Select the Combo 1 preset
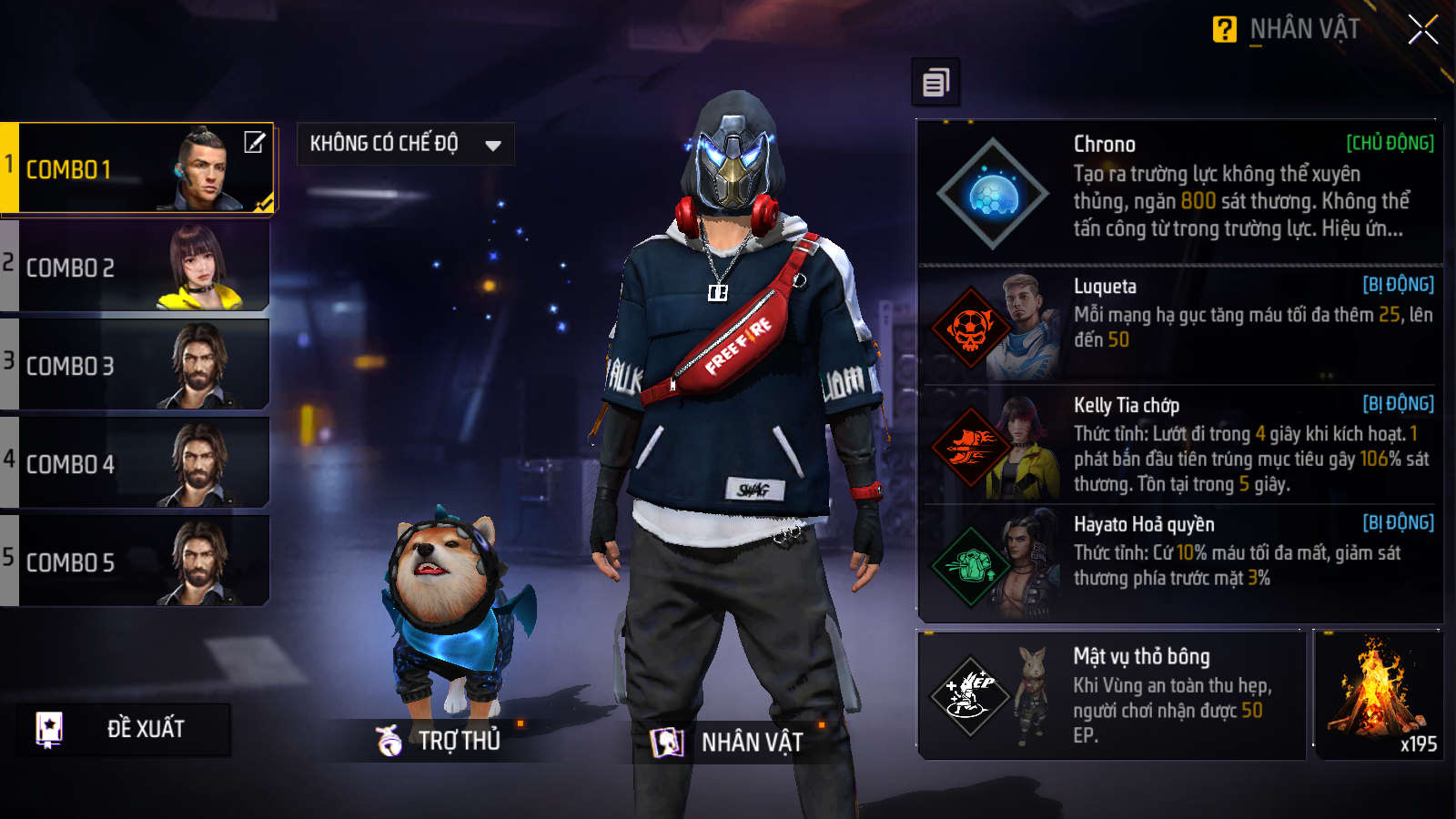The image size is (1456, 819). click(x=136, y=168)
